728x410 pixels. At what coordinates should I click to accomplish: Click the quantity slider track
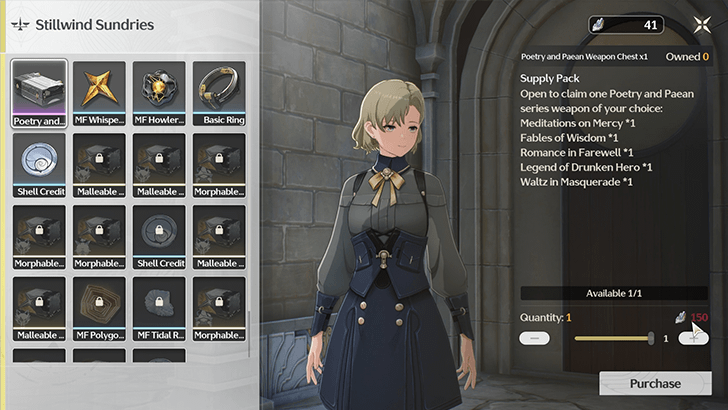[x=612, y=338]
